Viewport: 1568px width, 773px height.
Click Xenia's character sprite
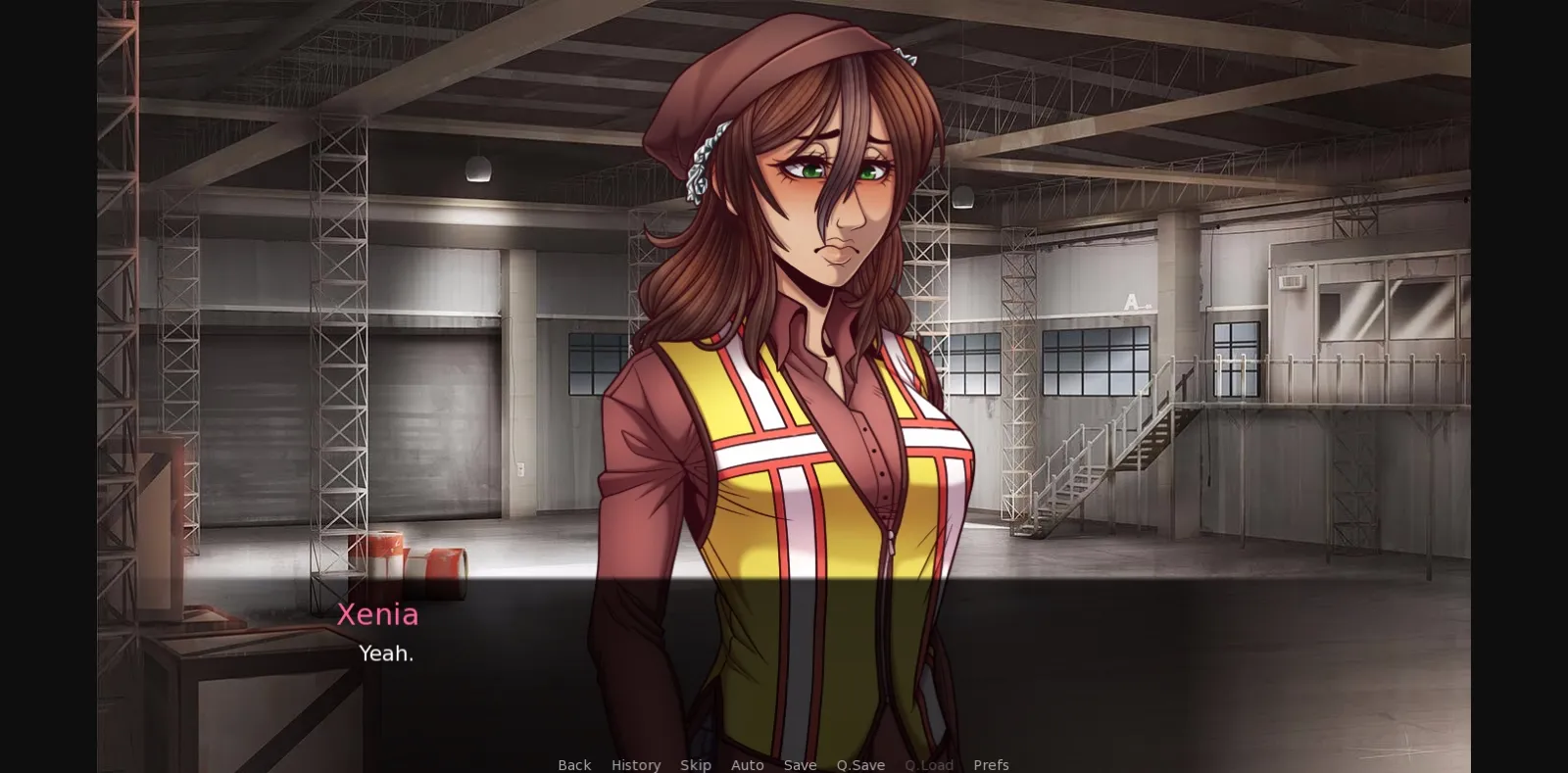(x=804, y=294)
